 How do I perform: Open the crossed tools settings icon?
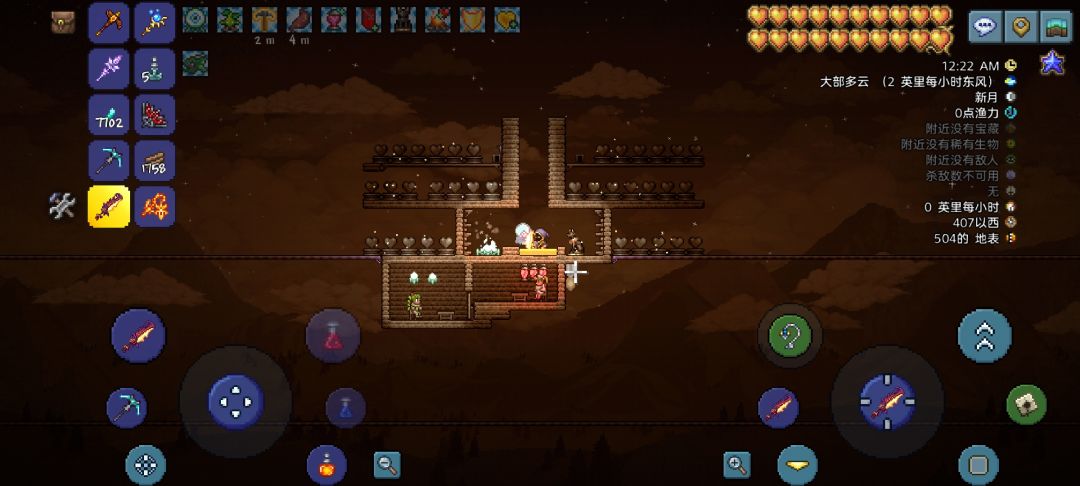[x=62, y=206]
